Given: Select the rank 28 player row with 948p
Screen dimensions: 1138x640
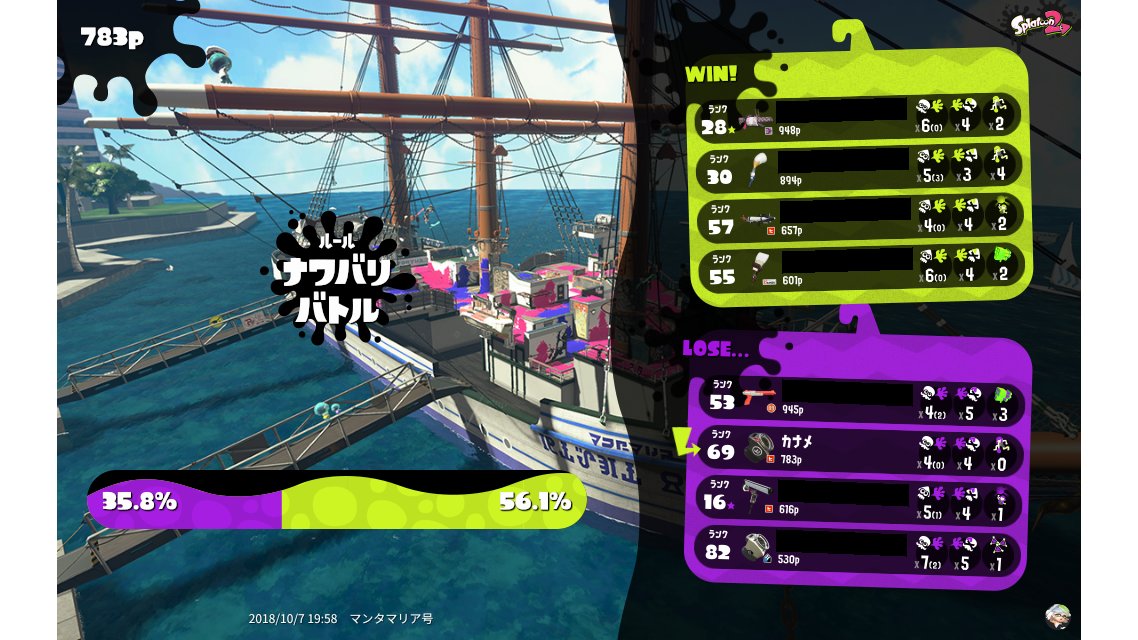Looking at the screenshot, I should coord(860,118).
